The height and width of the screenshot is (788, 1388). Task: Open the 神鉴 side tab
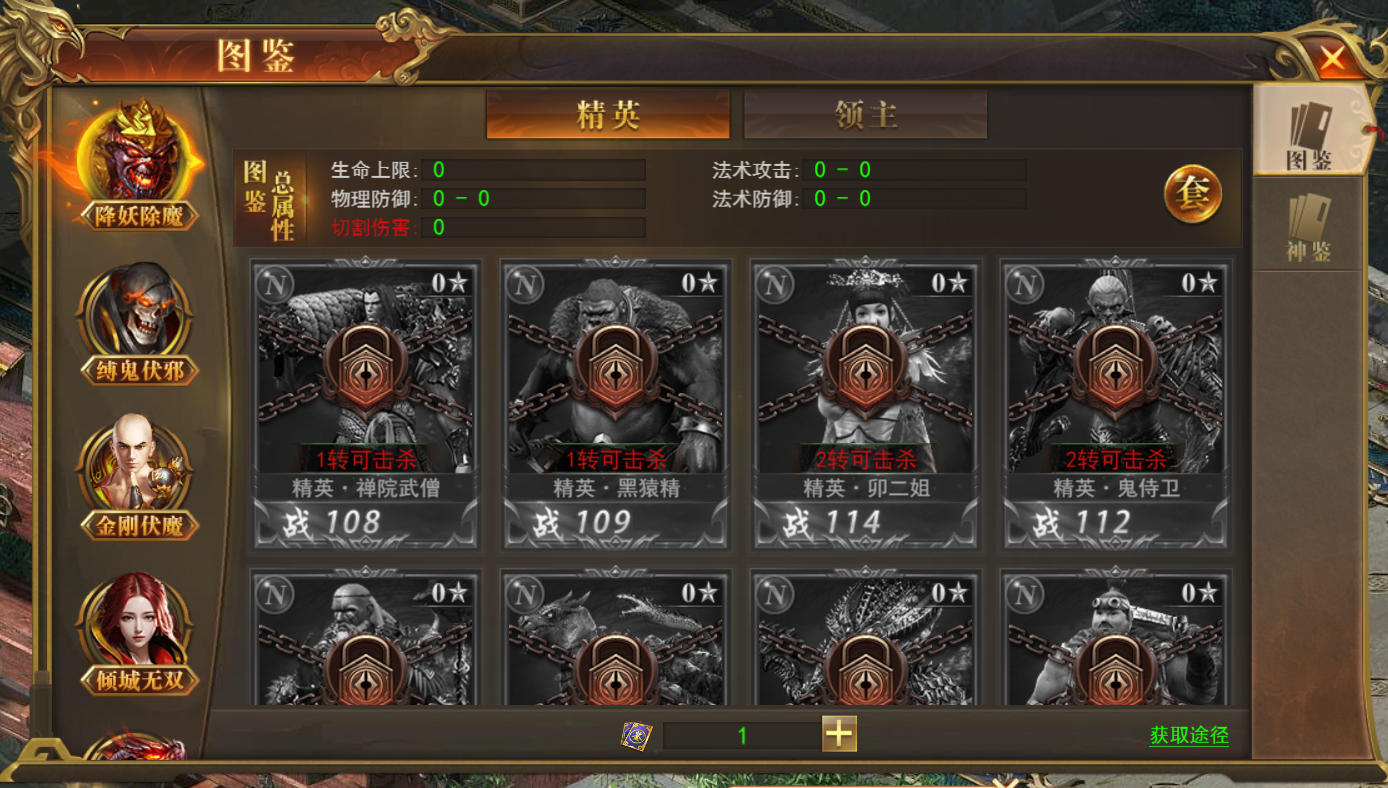point(1308,227)
